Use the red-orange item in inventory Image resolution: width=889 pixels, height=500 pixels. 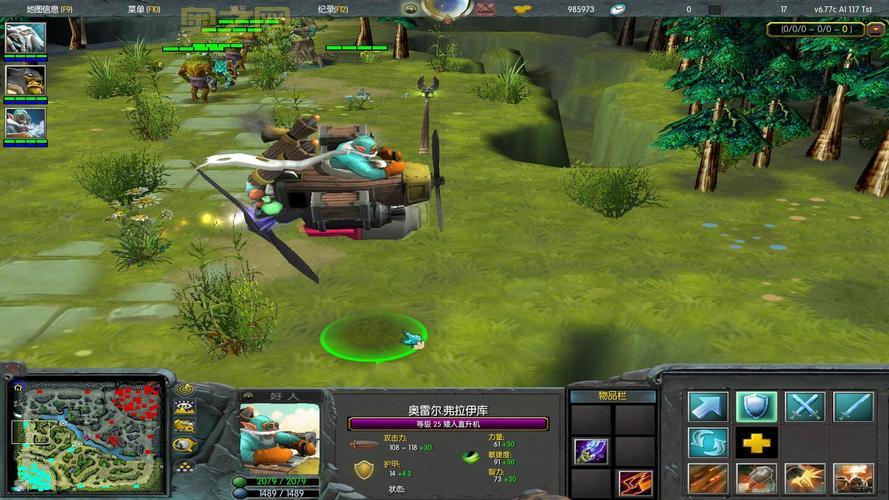click(634, 484)
